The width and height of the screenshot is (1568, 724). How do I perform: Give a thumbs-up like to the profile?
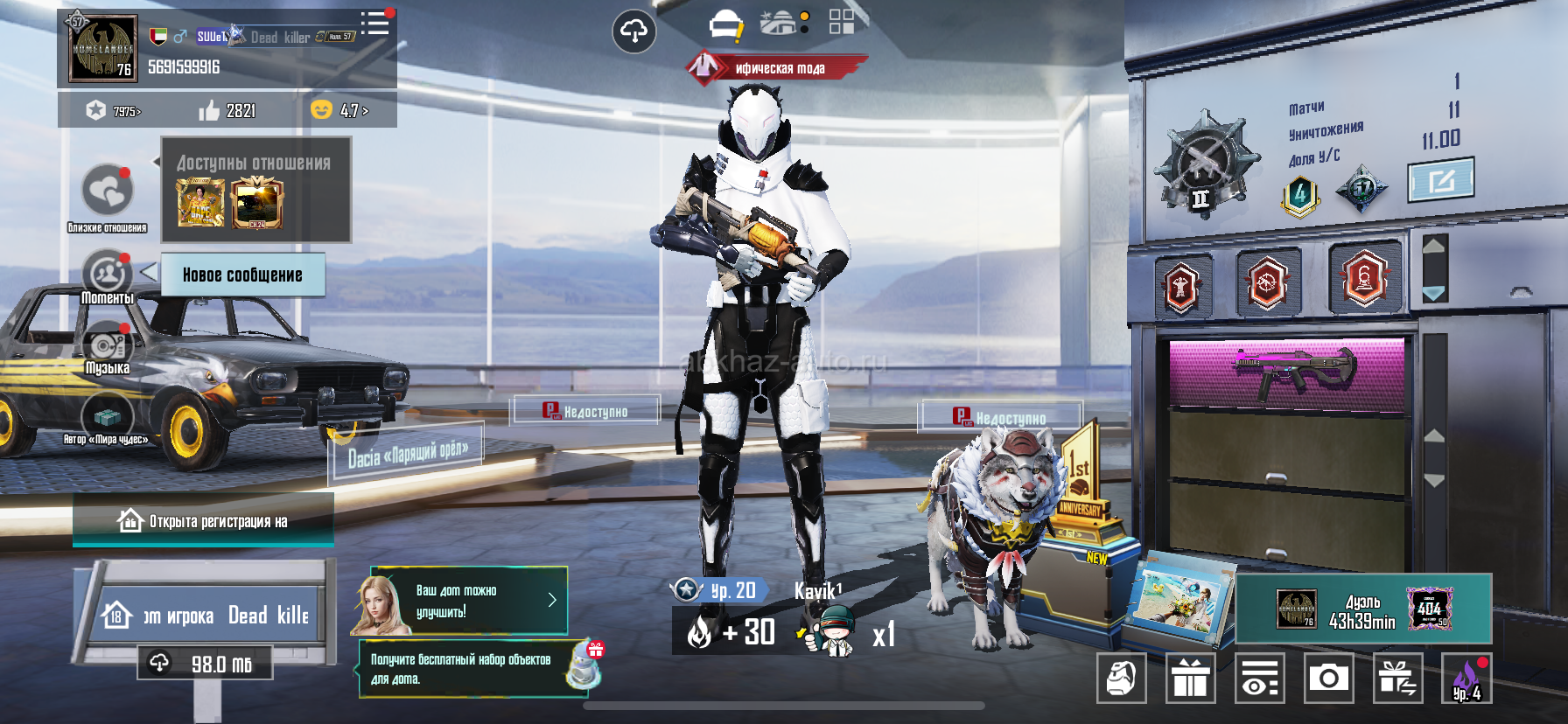point(210,111)
